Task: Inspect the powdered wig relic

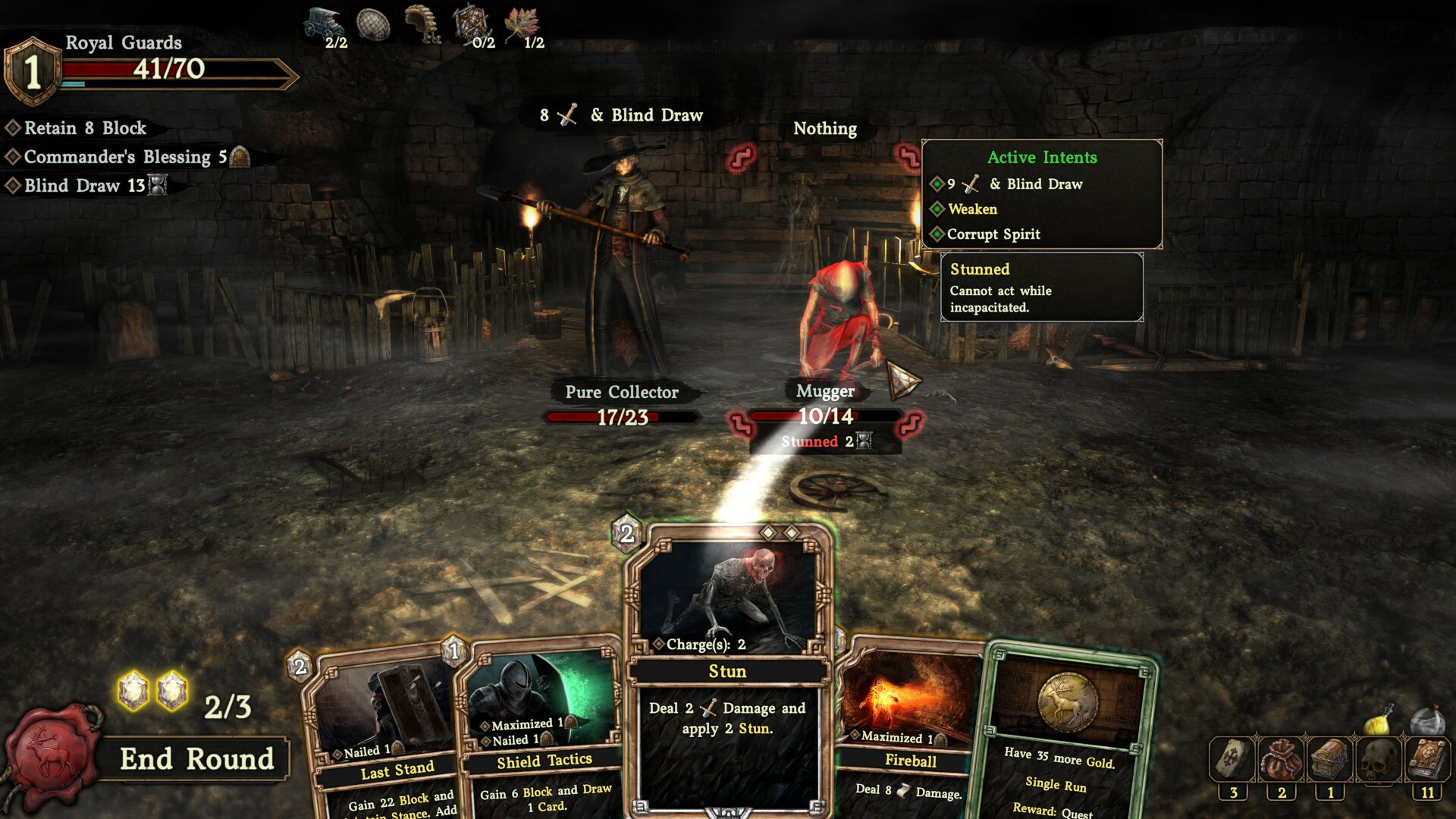Action: 423,23
